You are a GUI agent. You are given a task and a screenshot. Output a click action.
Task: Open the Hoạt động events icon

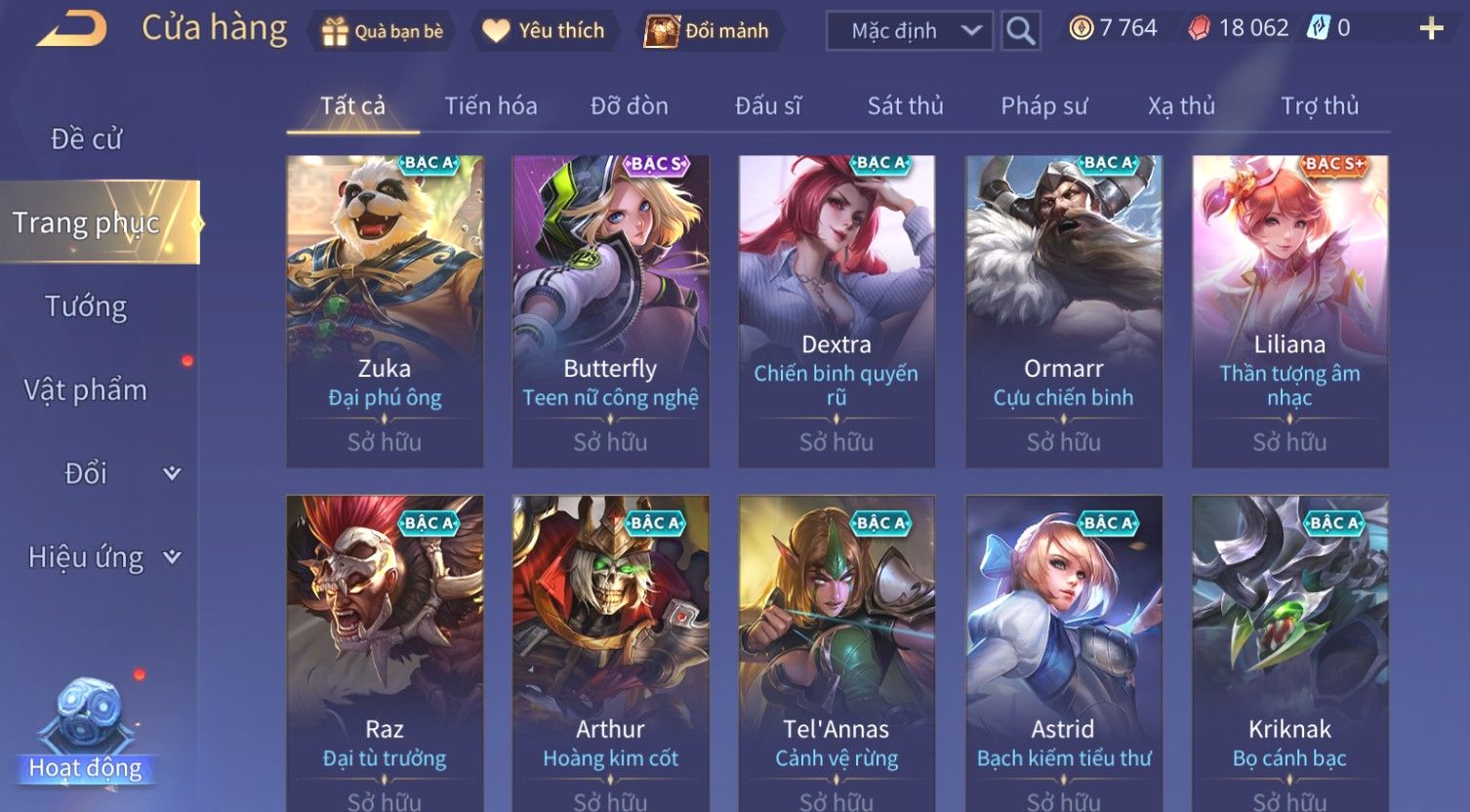tap(86, 732)
